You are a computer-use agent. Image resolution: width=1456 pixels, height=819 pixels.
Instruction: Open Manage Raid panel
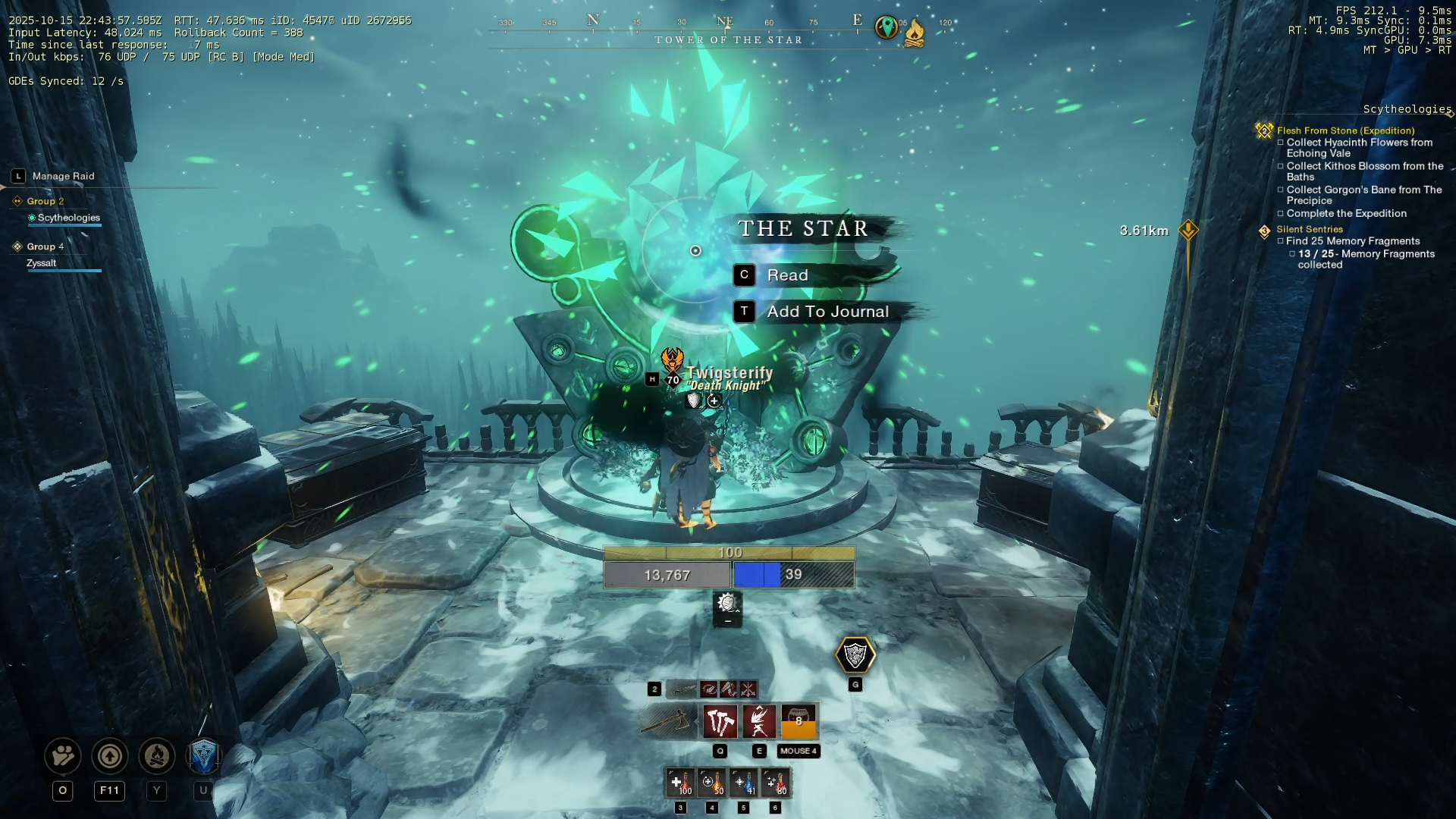[63, 176]
